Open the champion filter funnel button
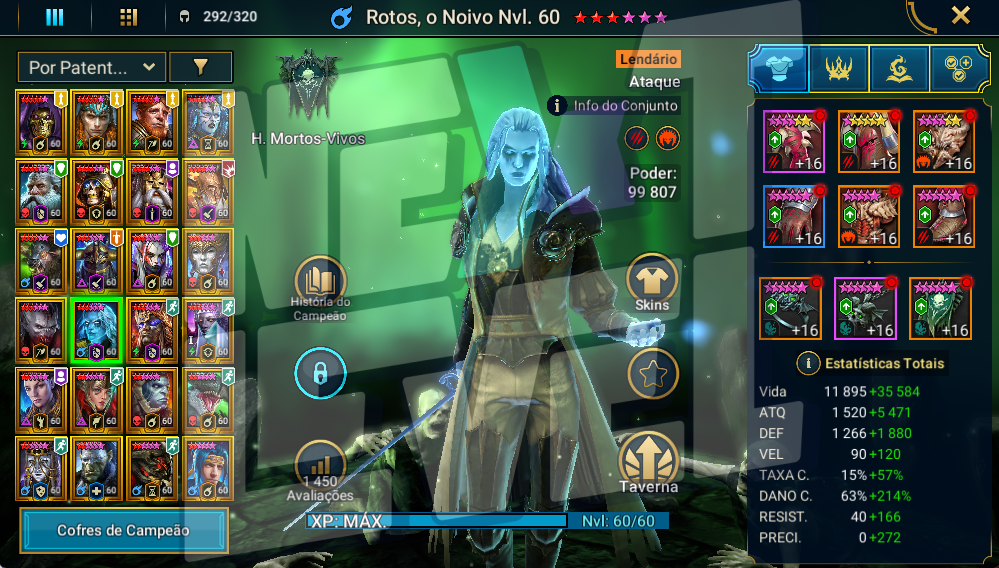The image size is (999, 568). pyautogui.click(x=200, y=67)
